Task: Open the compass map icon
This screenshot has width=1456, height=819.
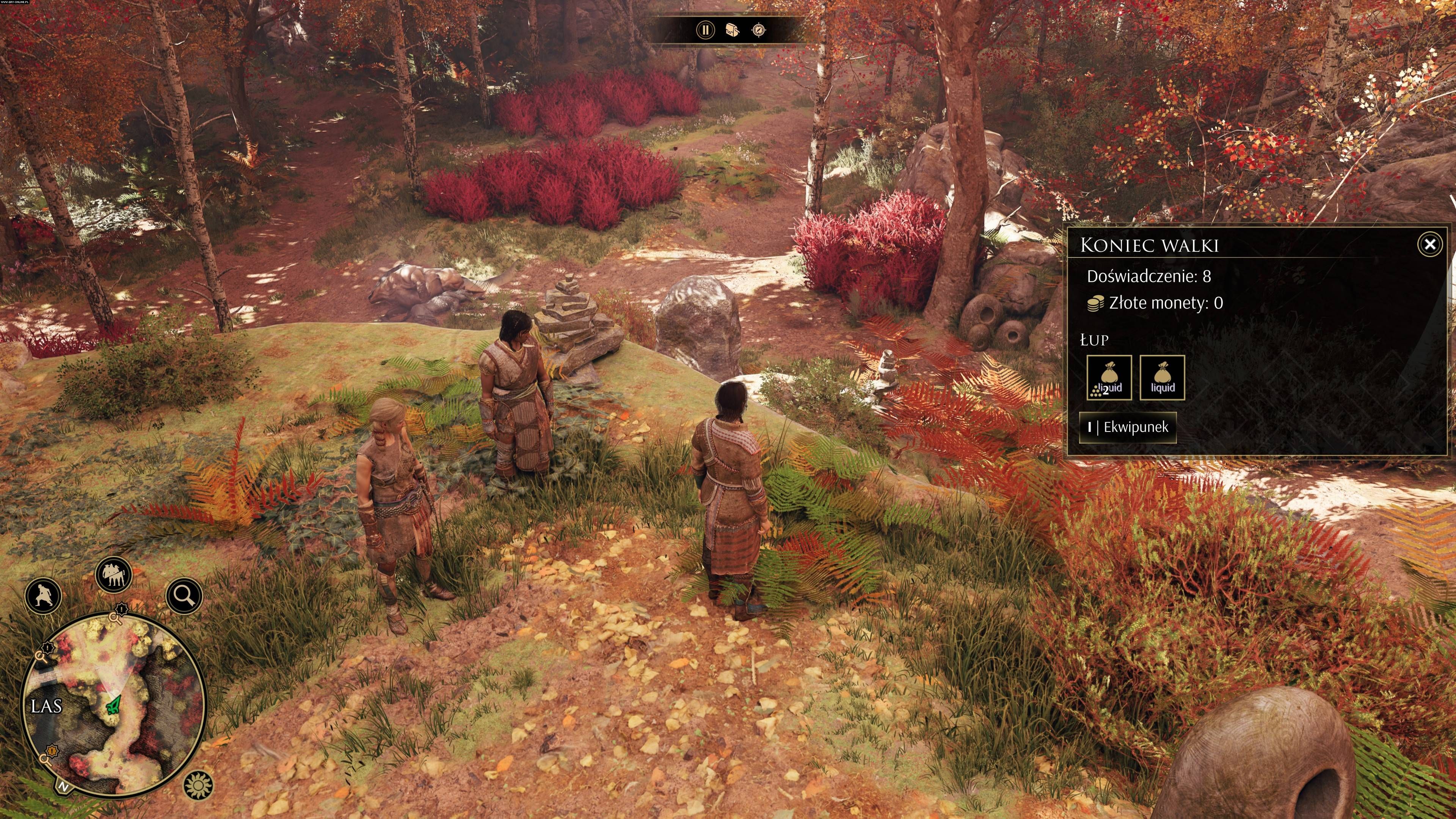Action: [759, 30]
